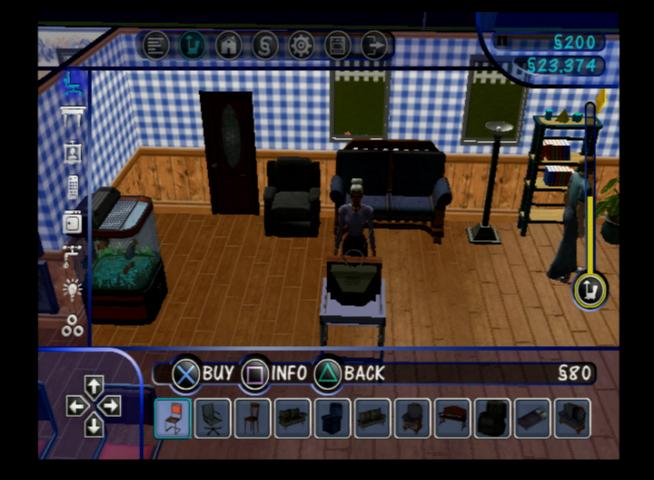Viewport: 654px width, 480px height.
Task: Open the decorative category portrait icon
Action: [72, 152]
